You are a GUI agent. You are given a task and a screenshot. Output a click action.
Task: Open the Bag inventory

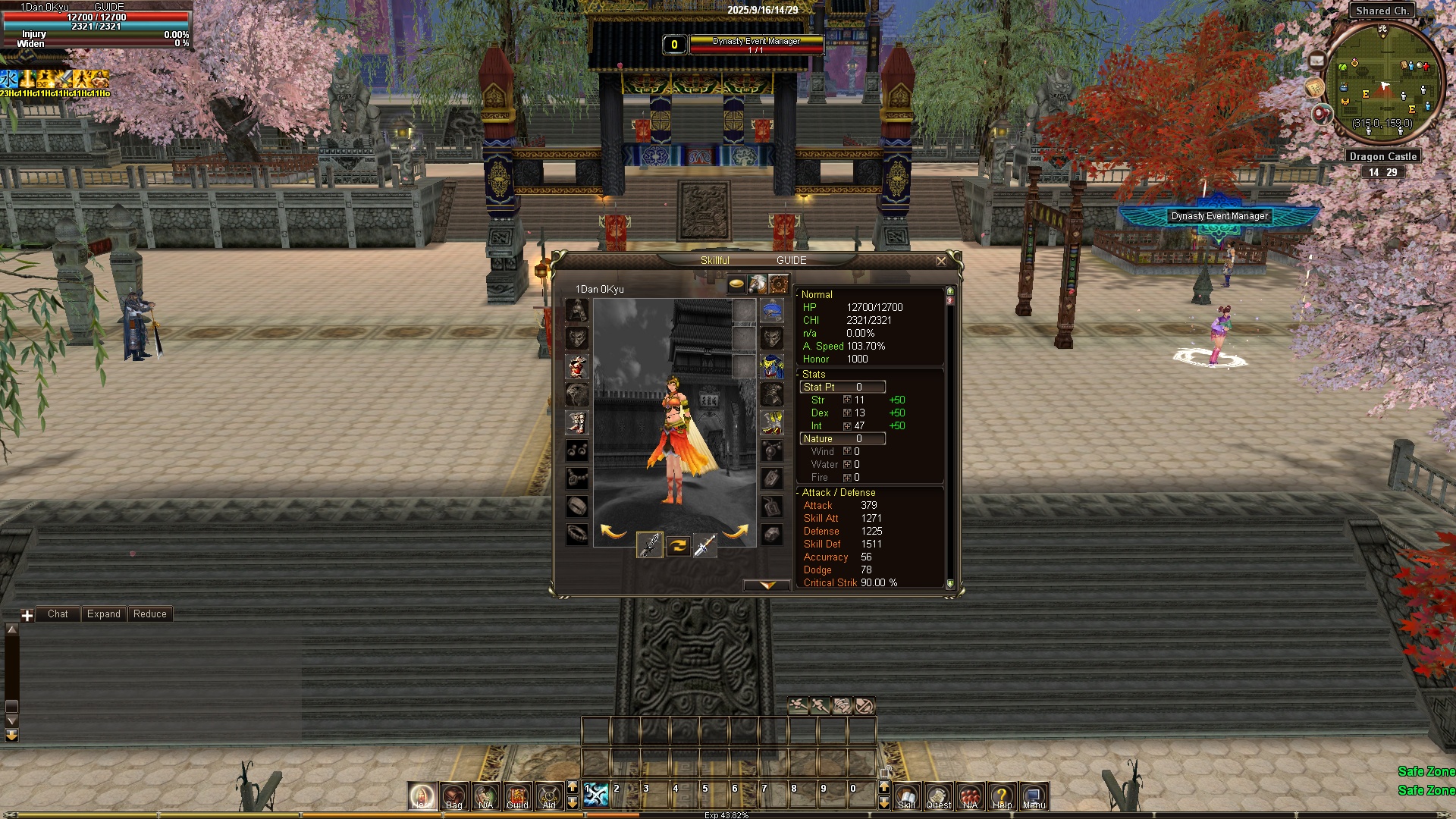coord(453,796)
